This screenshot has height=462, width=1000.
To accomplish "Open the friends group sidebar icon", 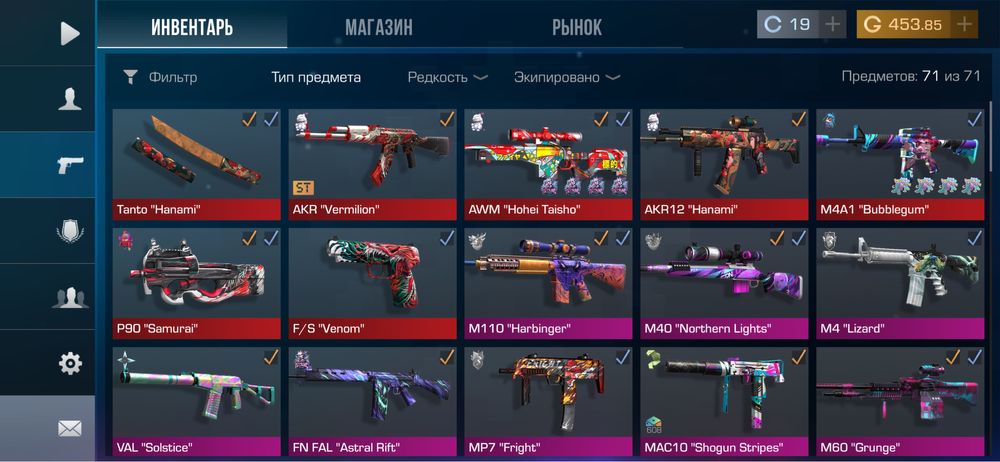I will 69,297.
